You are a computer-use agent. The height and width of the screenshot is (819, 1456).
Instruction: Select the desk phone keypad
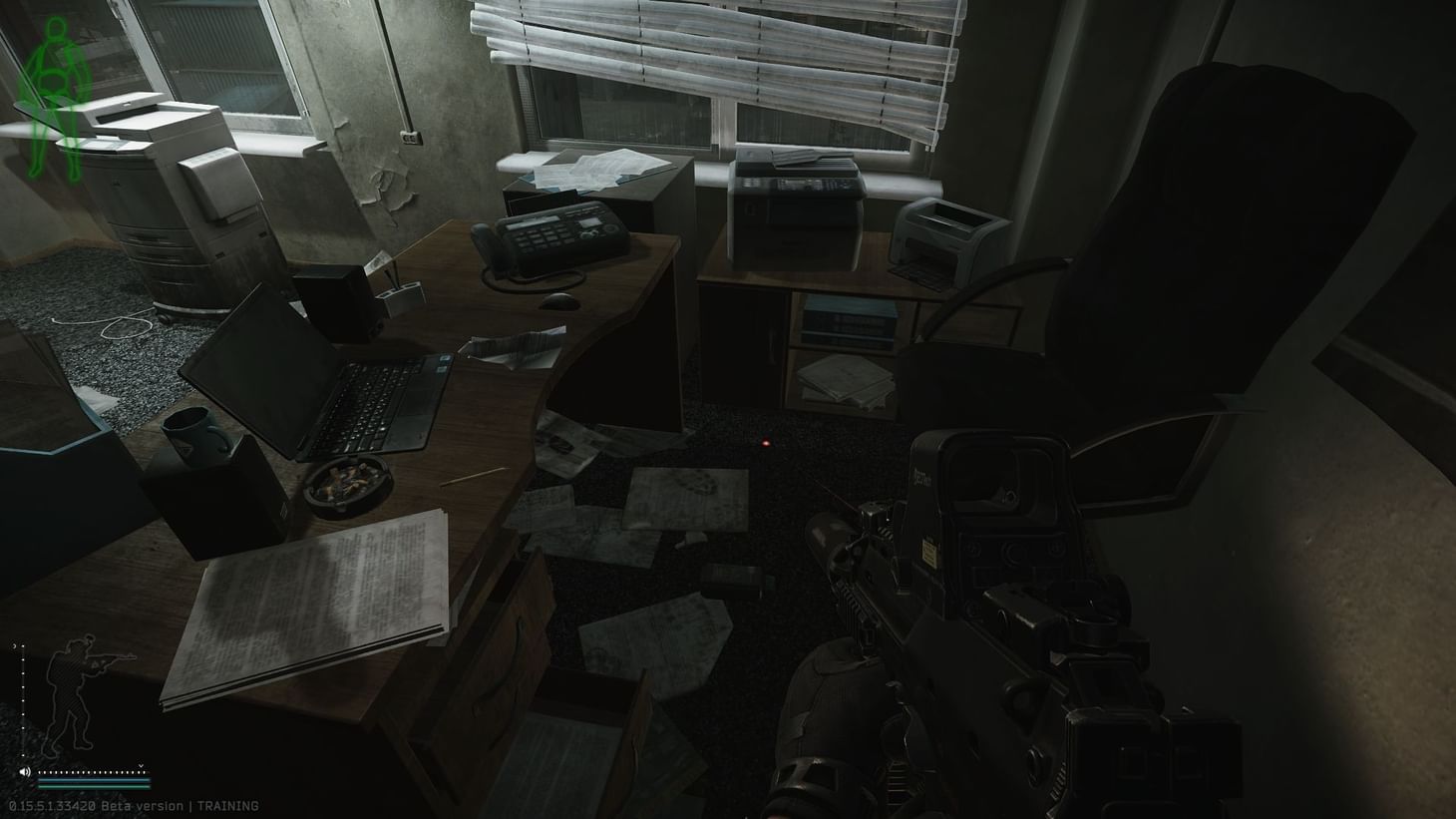point(545,239)
